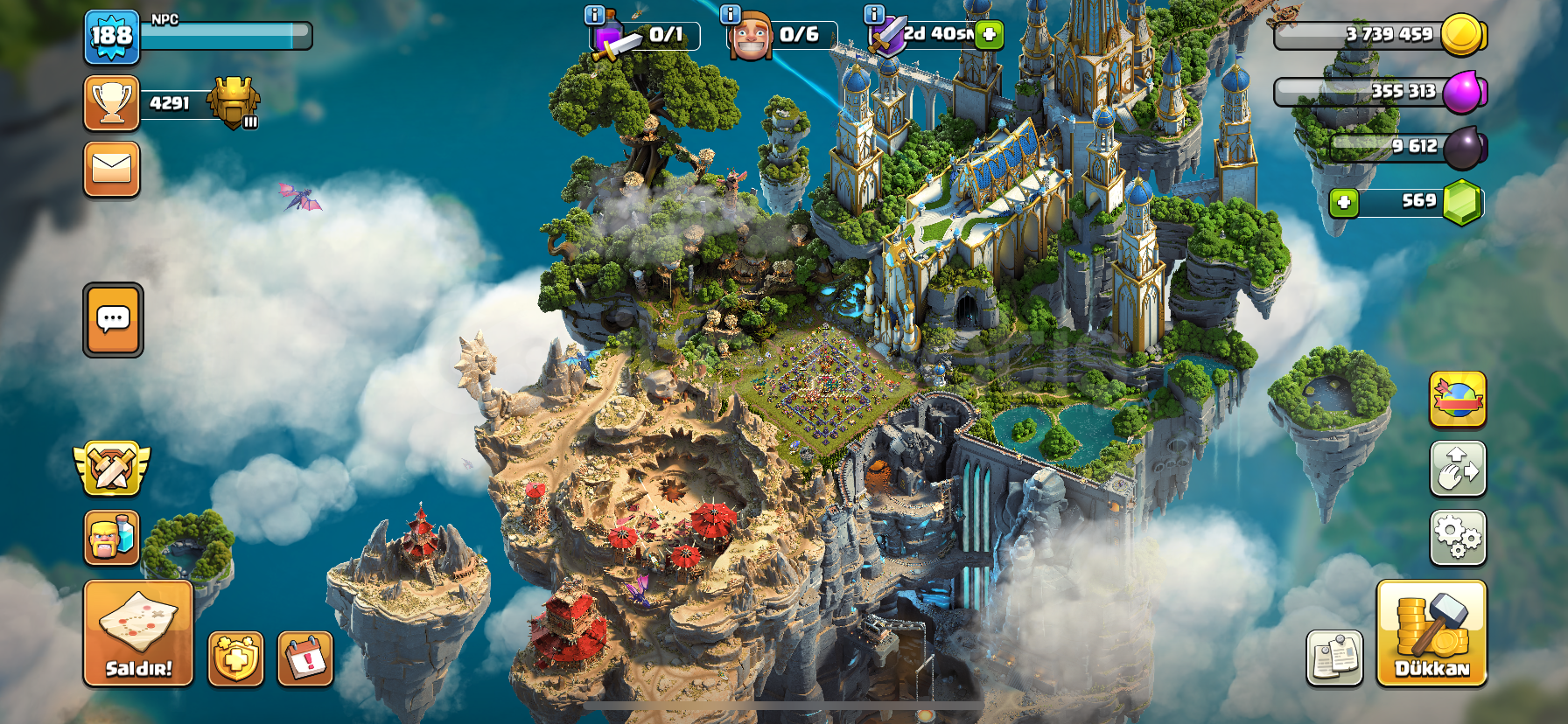View the trophy league button
This screenshot has height=724, width=1568.
pyautogui.click(x=112, y=103)
